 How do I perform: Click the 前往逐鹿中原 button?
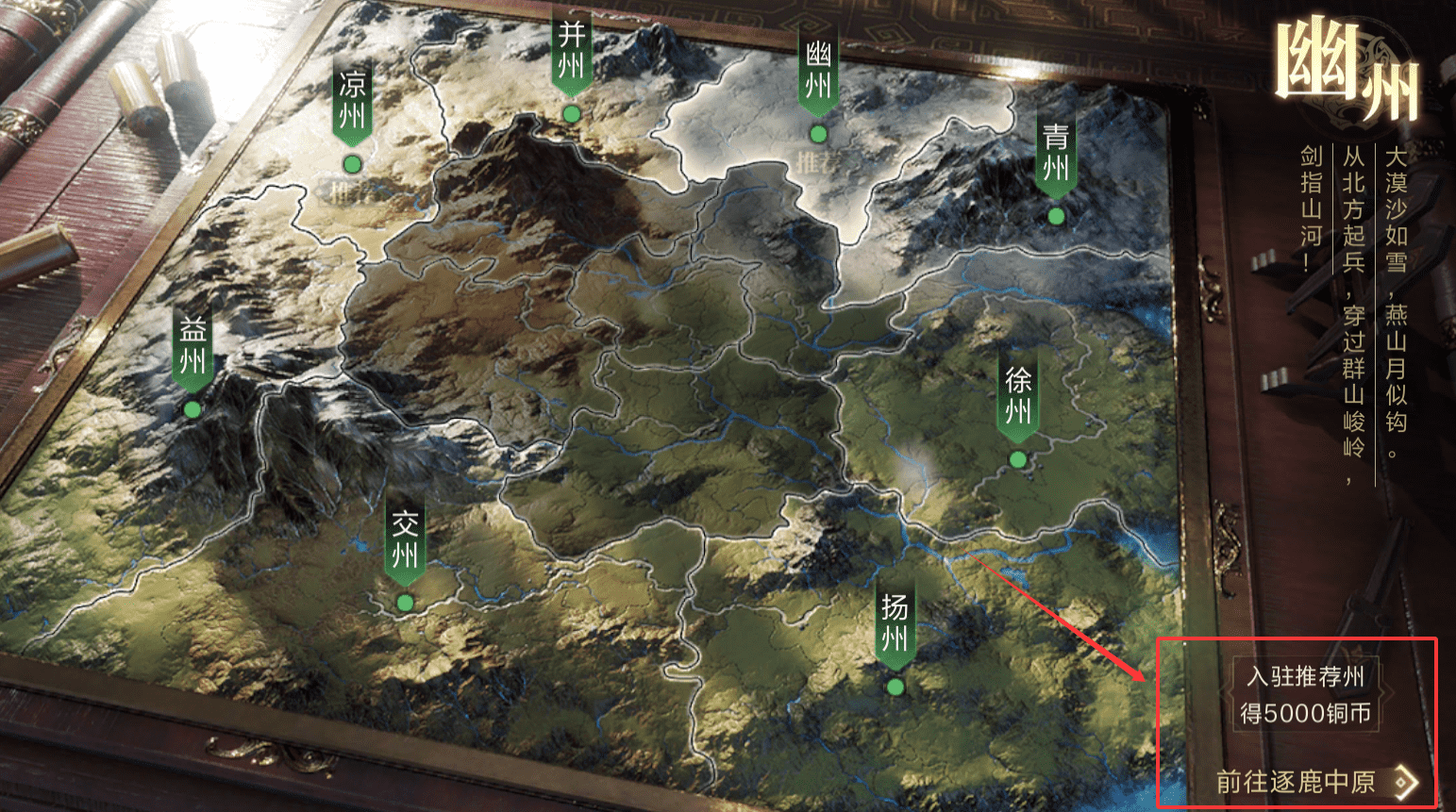coord(1314,782)
